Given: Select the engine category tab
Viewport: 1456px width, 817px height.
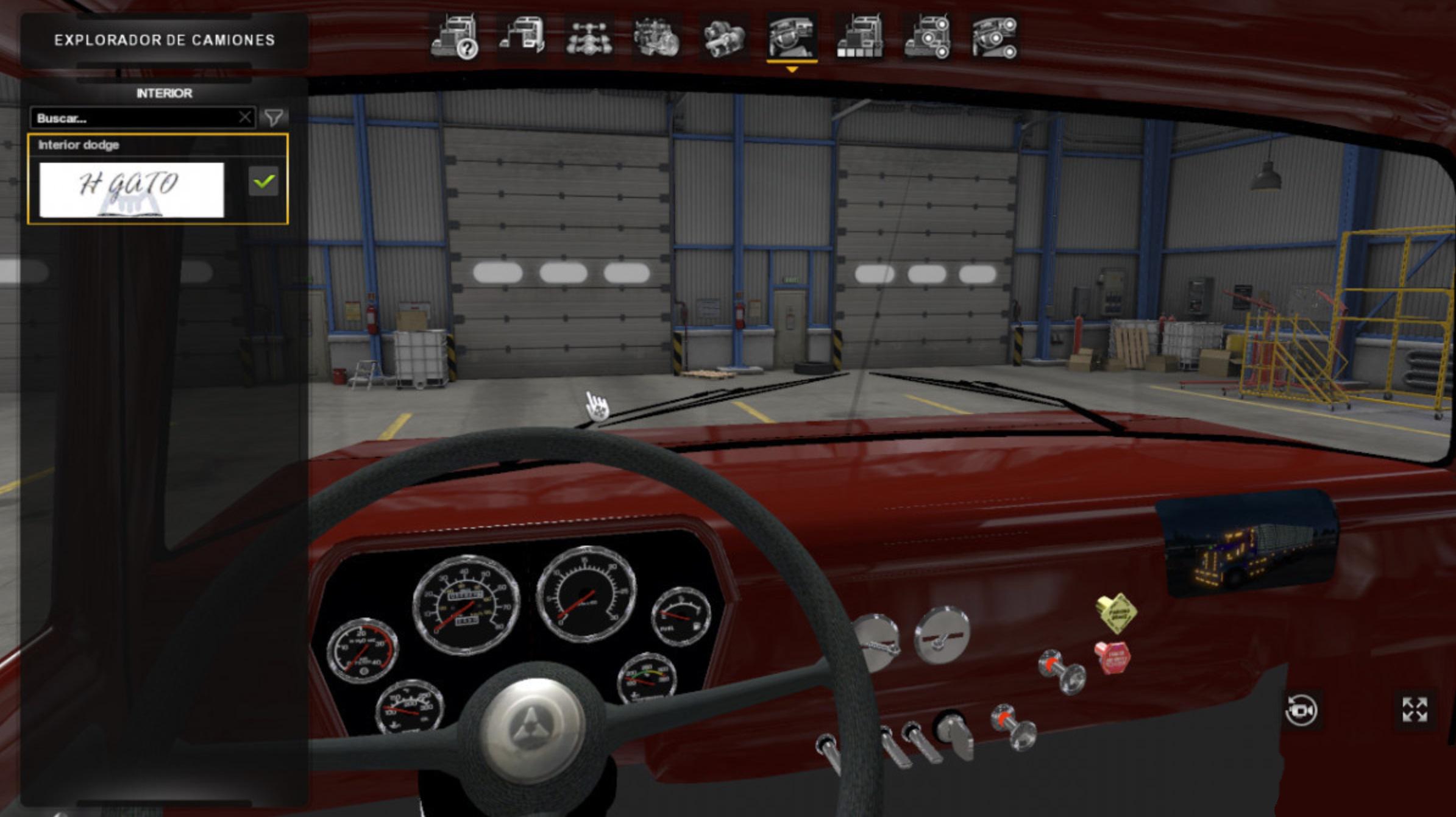Looking at the screenshot, I should tap(656, 38).
